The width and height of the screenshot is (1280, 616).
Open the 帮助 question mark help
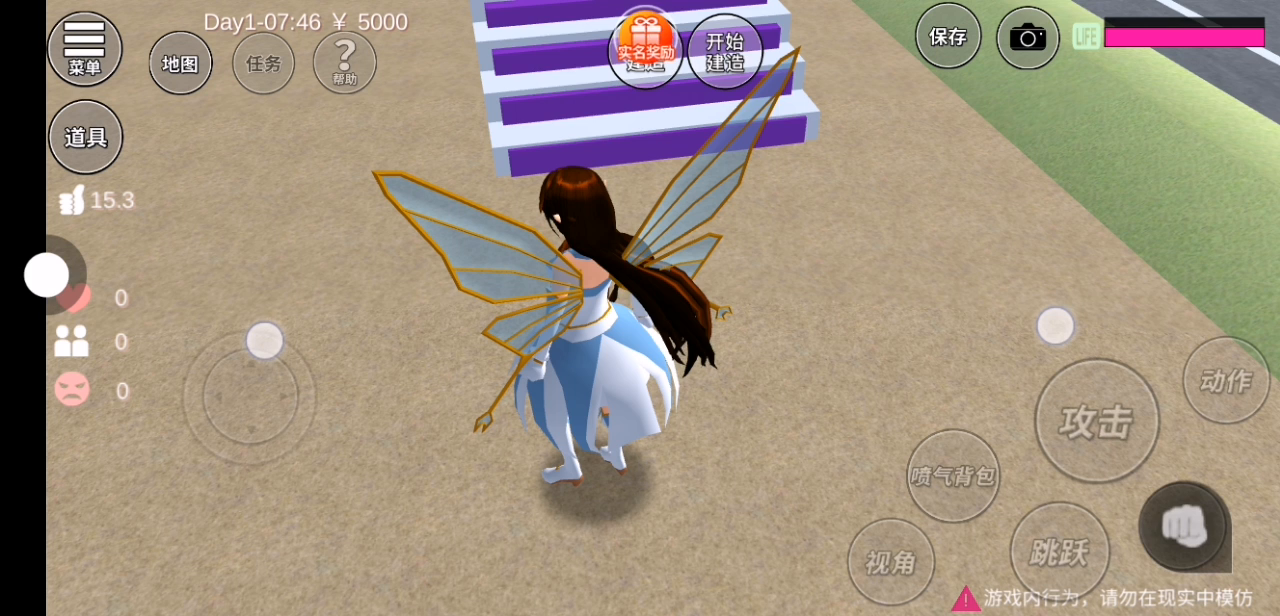[x=345, y=62]
